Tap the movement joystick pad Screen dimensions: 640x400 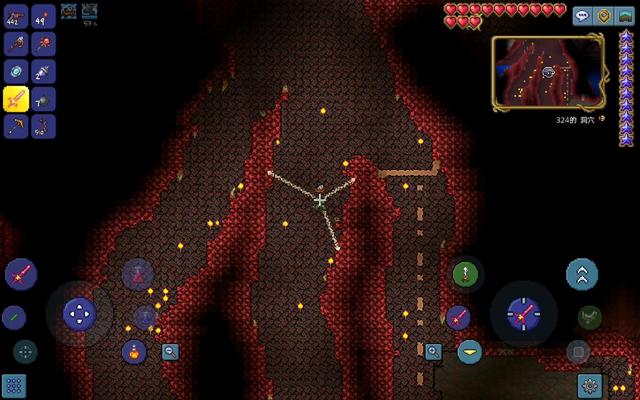point(79,314)
